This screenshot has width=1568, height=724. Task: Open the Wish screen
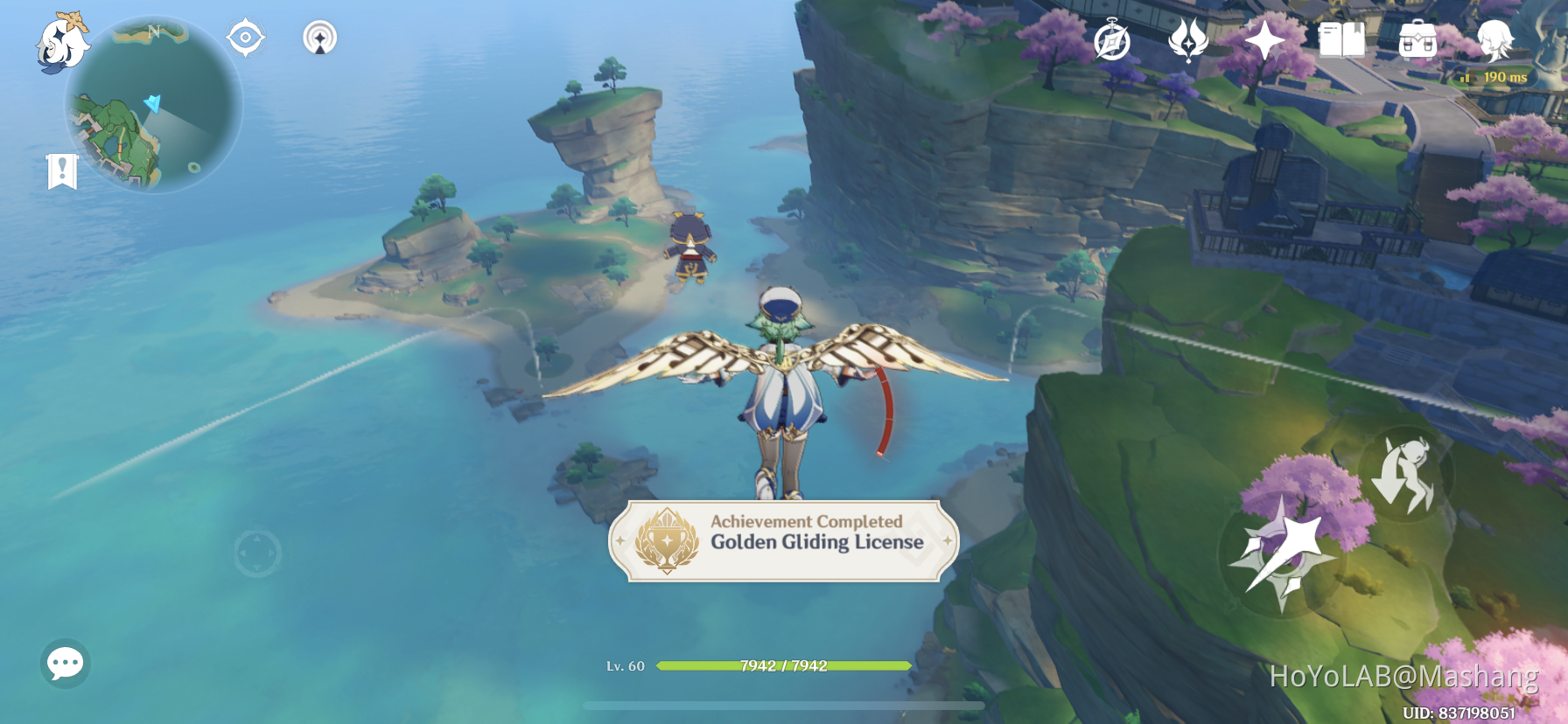click(1263, 38)
